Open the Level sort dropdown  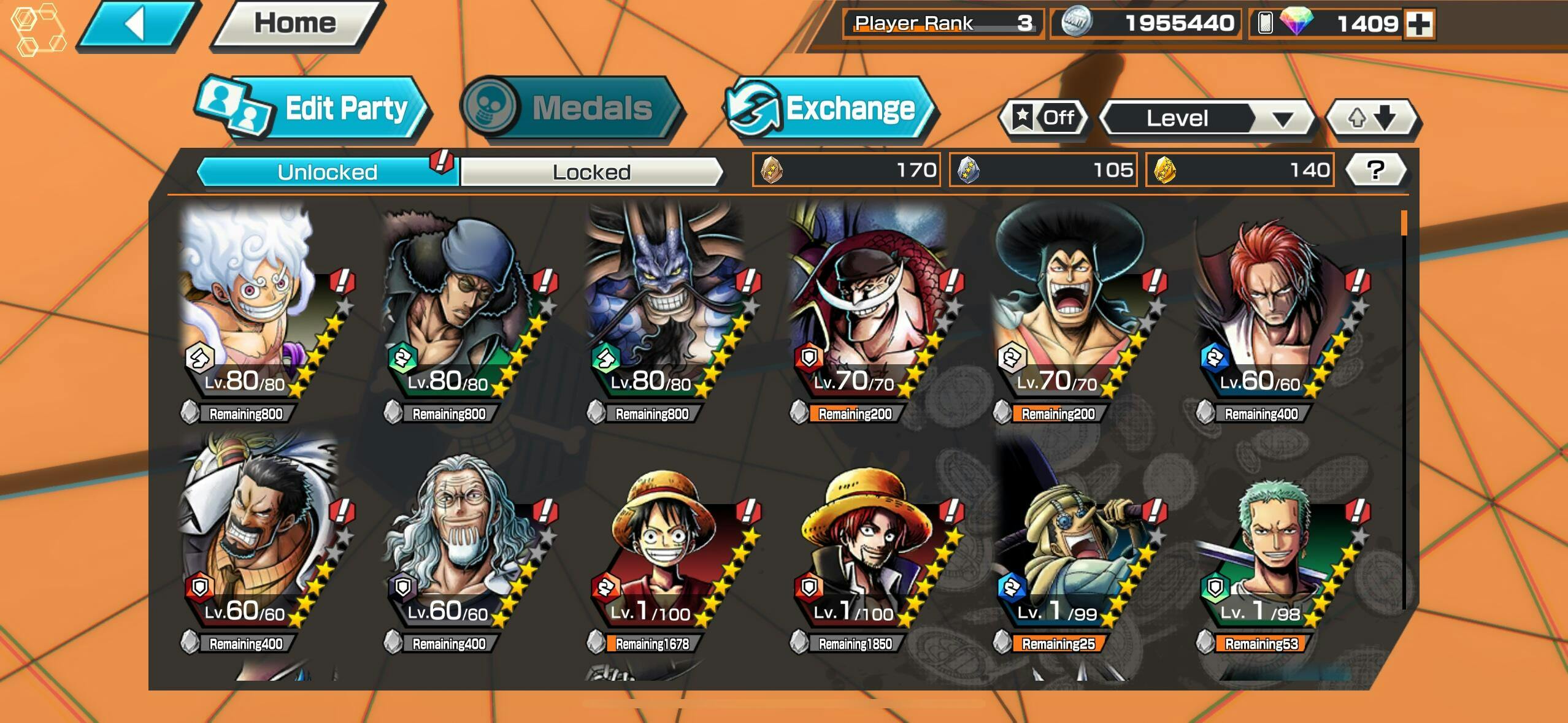point(1207,118)
